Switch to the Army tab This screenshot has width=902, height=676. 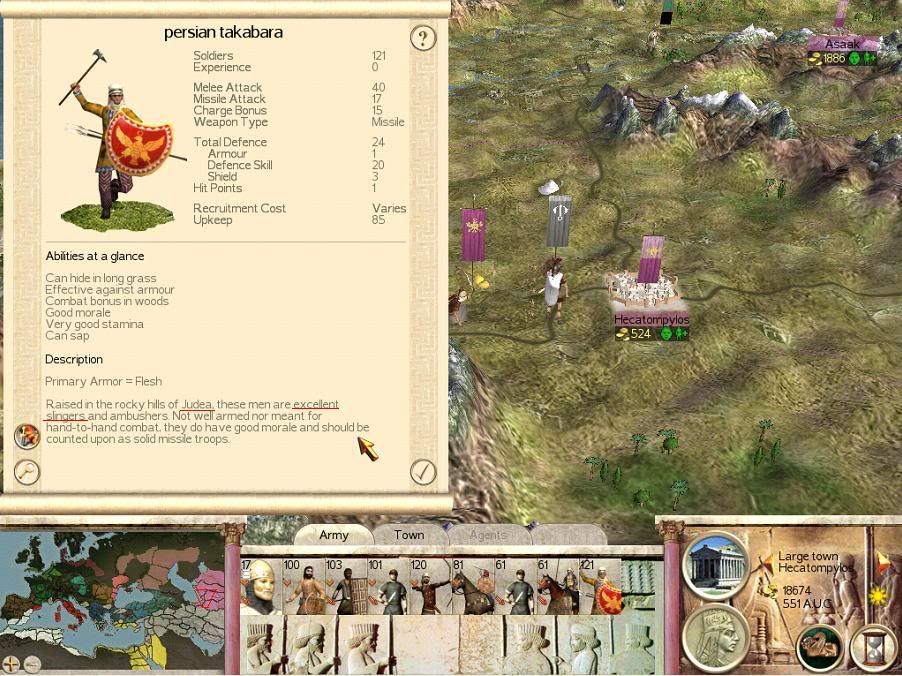coord(334,535)
